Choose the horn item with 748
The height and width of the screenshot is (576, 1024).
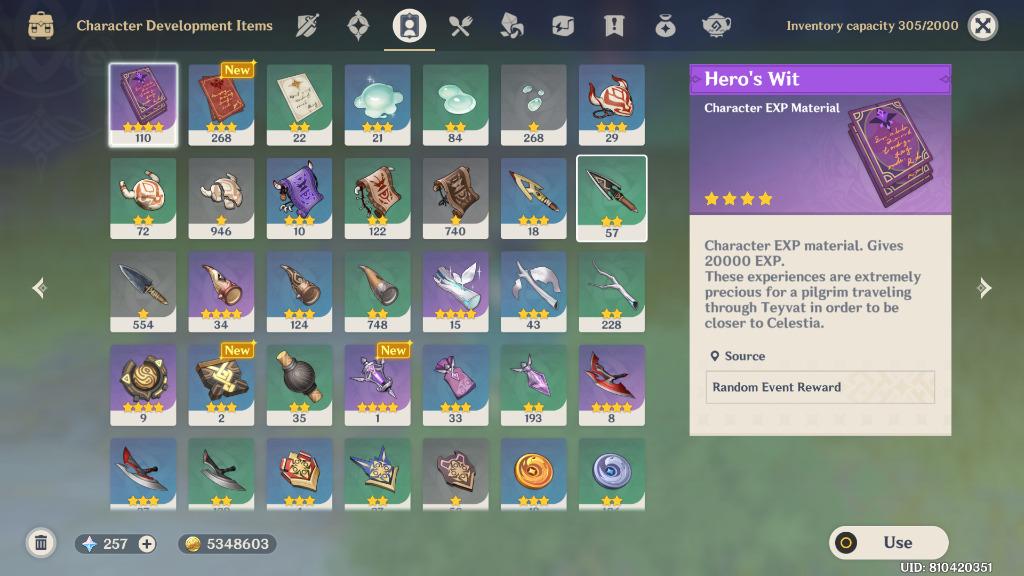[x=377, y=291]
